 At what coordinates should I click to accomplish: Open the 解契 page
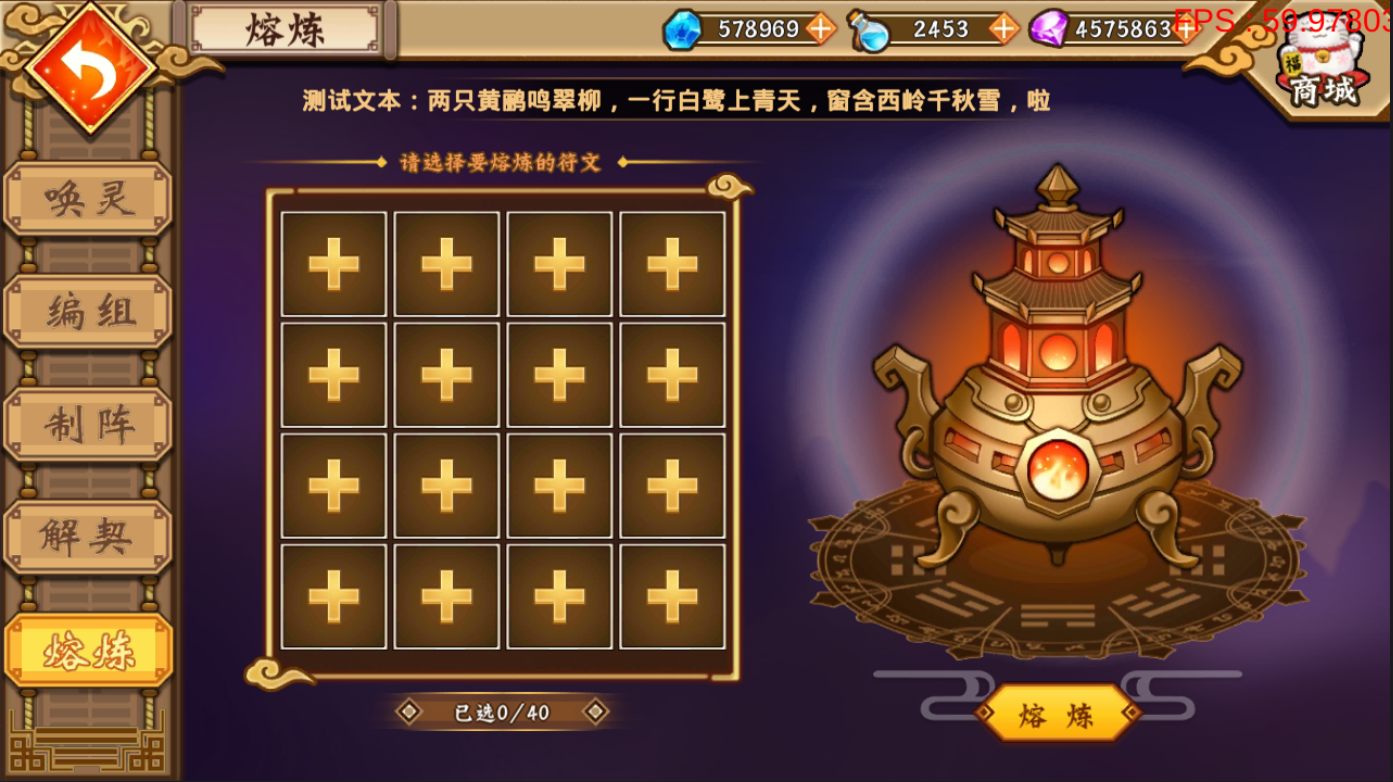pos(87,536)
